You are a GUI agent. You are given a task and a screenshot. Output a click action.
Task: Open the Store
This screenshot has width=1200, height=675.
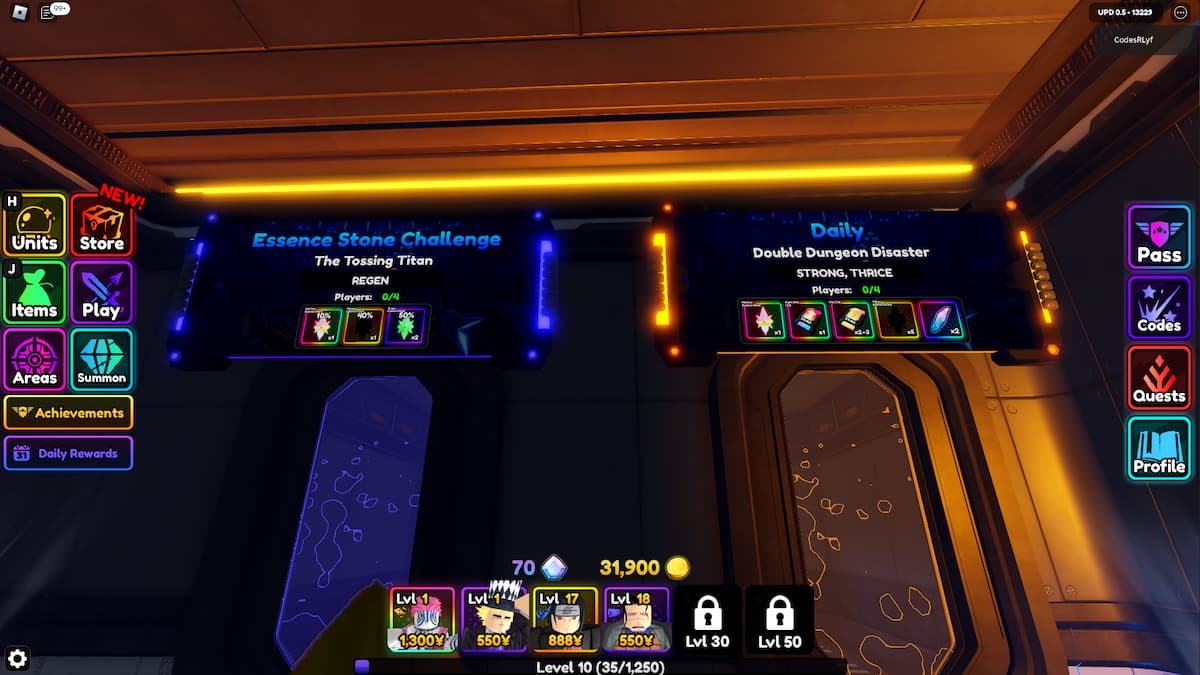[102, 226]
